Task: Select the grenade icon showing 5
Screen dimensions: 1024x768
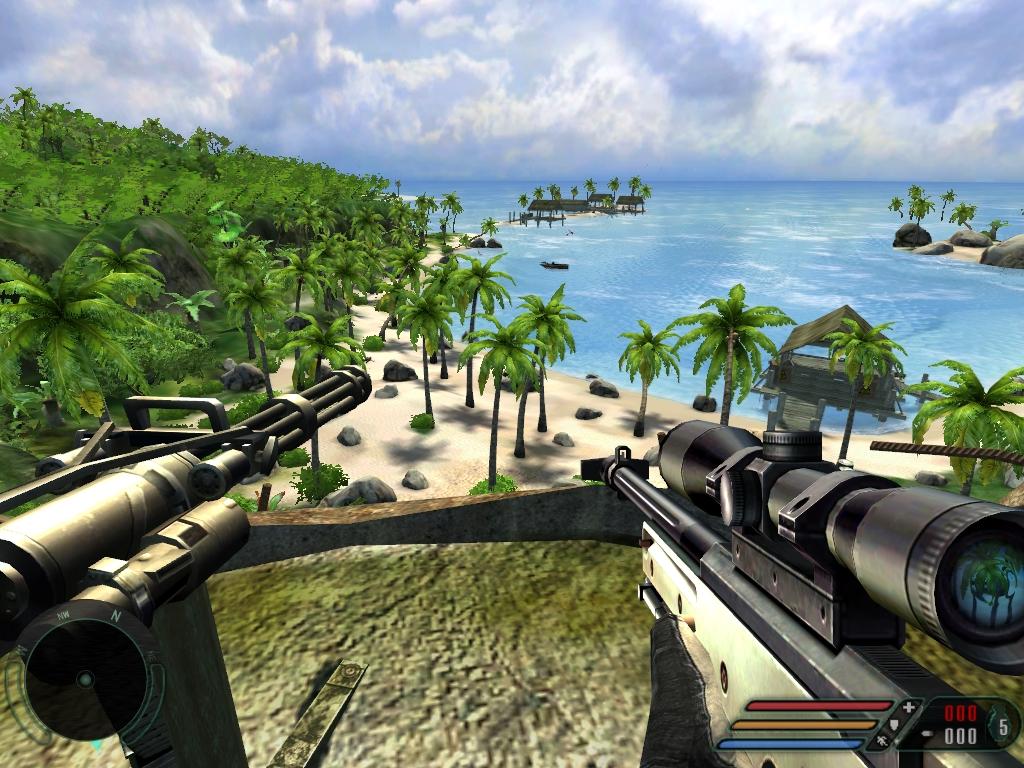Action: pyautogui.click(x=1002, y=724)
